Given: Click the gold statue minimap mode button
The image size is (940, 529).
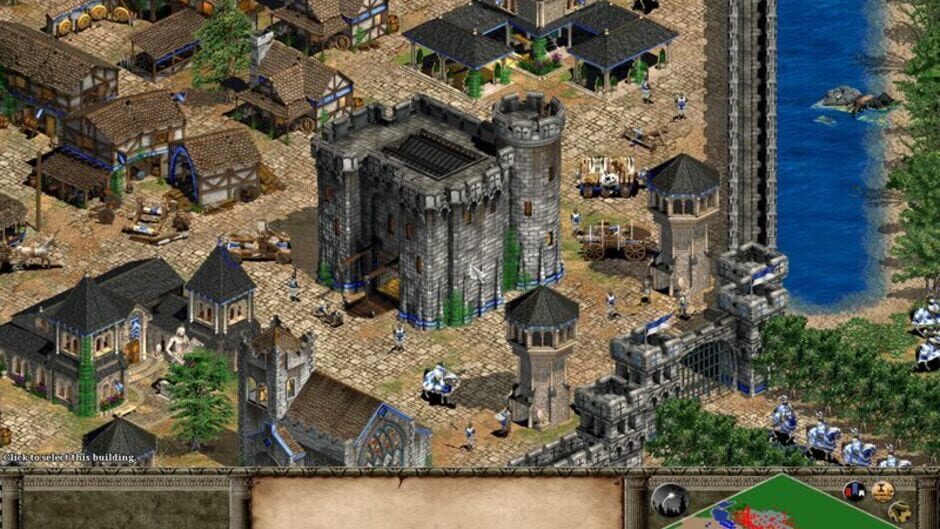Looking at the screenshot, I should pos(882,491).
